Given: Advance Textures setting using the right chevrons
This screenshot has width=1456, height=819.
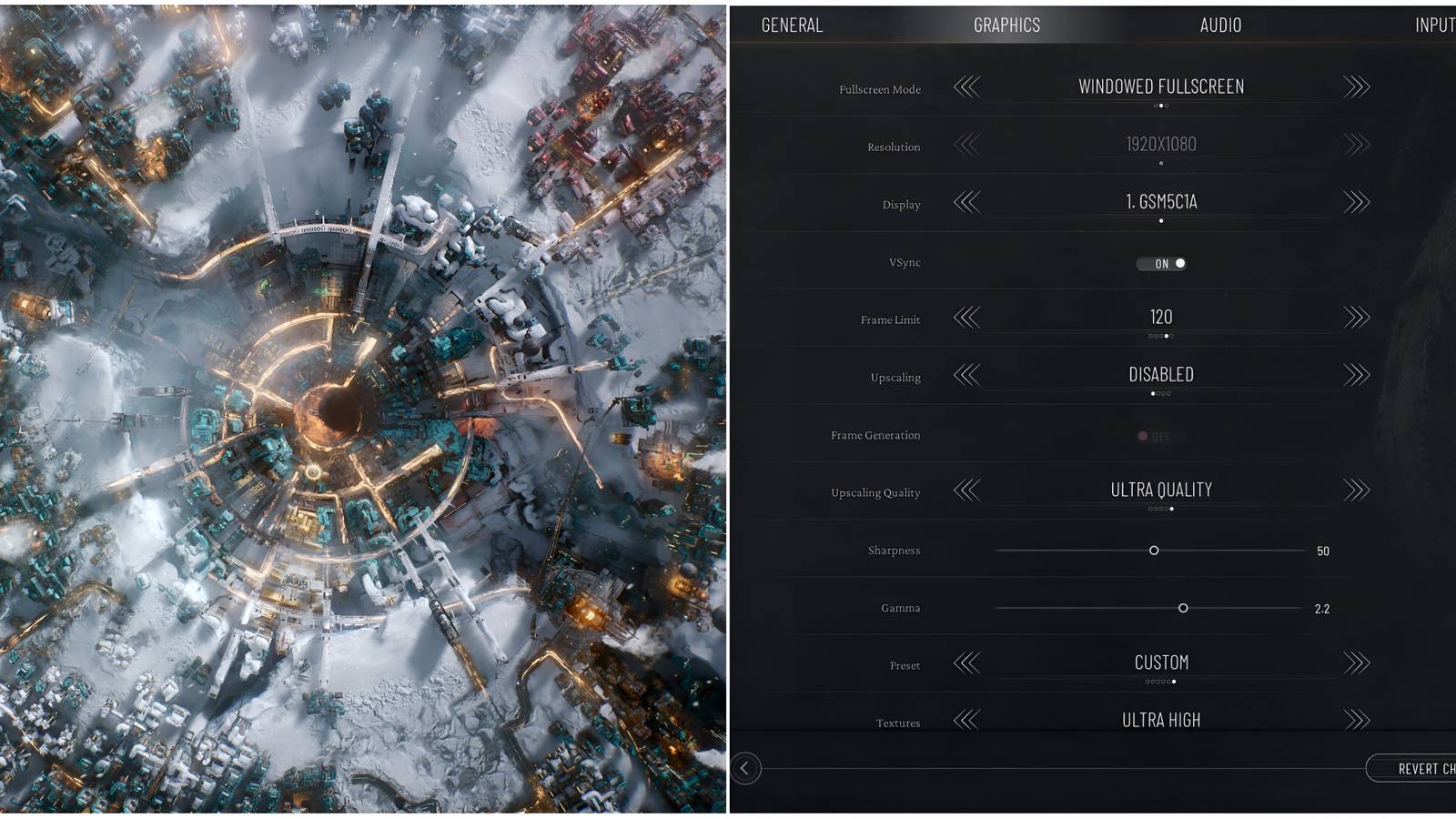Looking at the screenshot, I should (1354, 719).
